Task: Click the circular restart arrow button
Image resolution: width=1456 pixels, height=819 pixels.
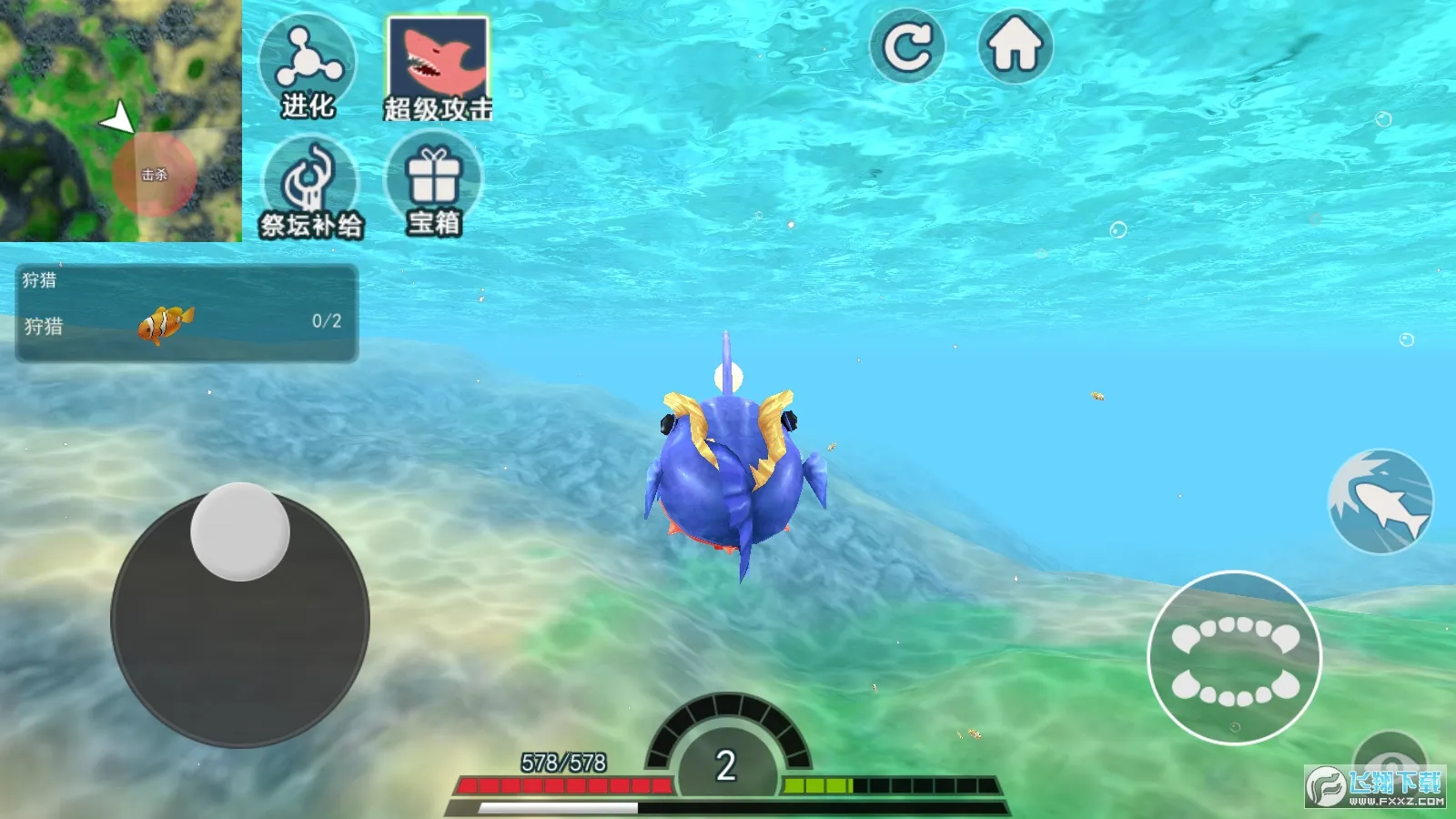Action: pos(906,46)
